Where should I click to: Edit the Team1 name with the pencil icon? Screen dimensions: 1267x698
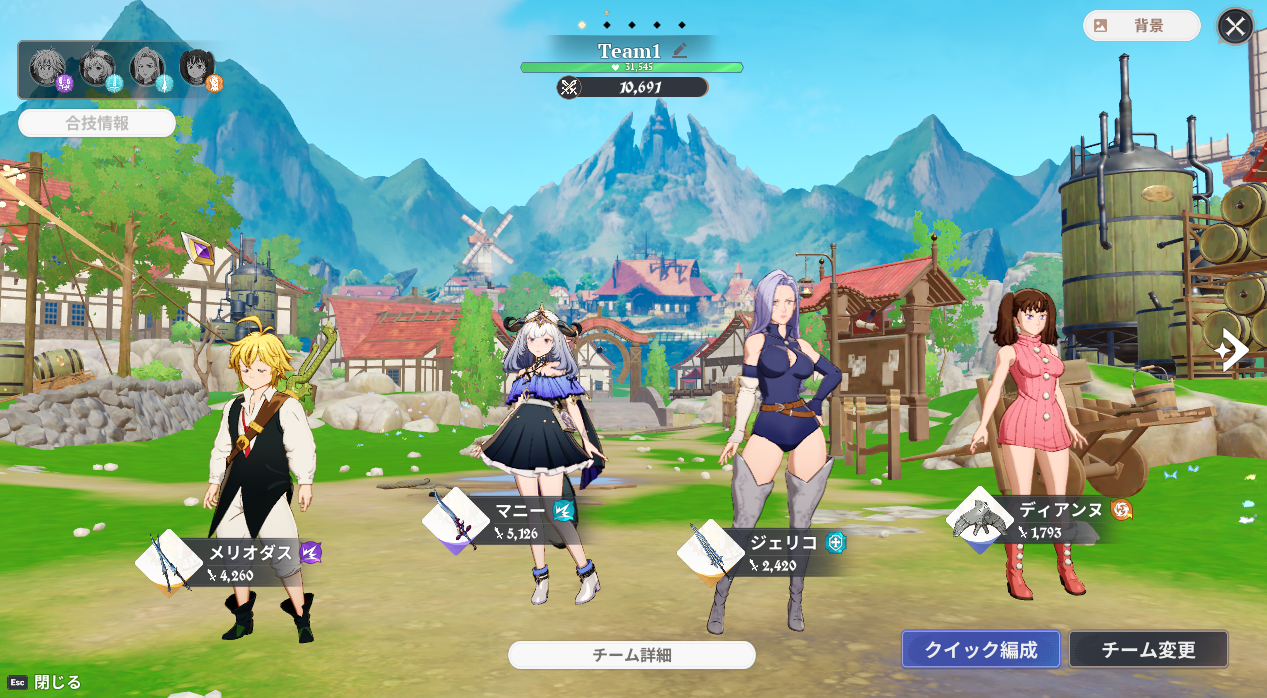pos(680,50)
